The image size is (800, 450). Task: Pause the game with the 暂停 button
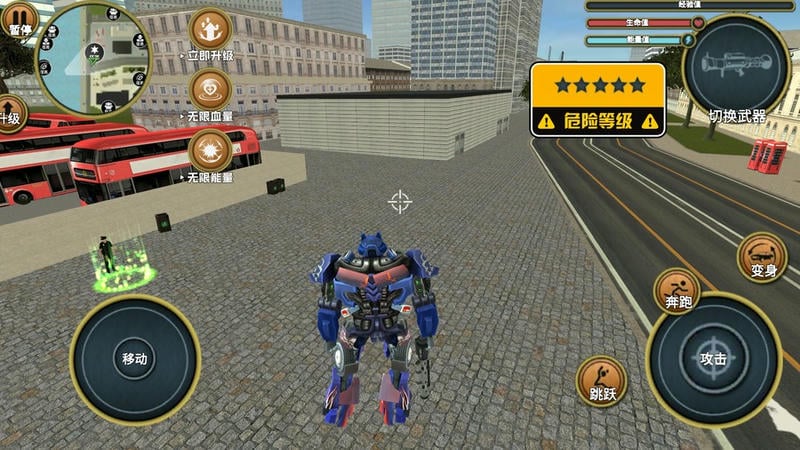point(15,18)
